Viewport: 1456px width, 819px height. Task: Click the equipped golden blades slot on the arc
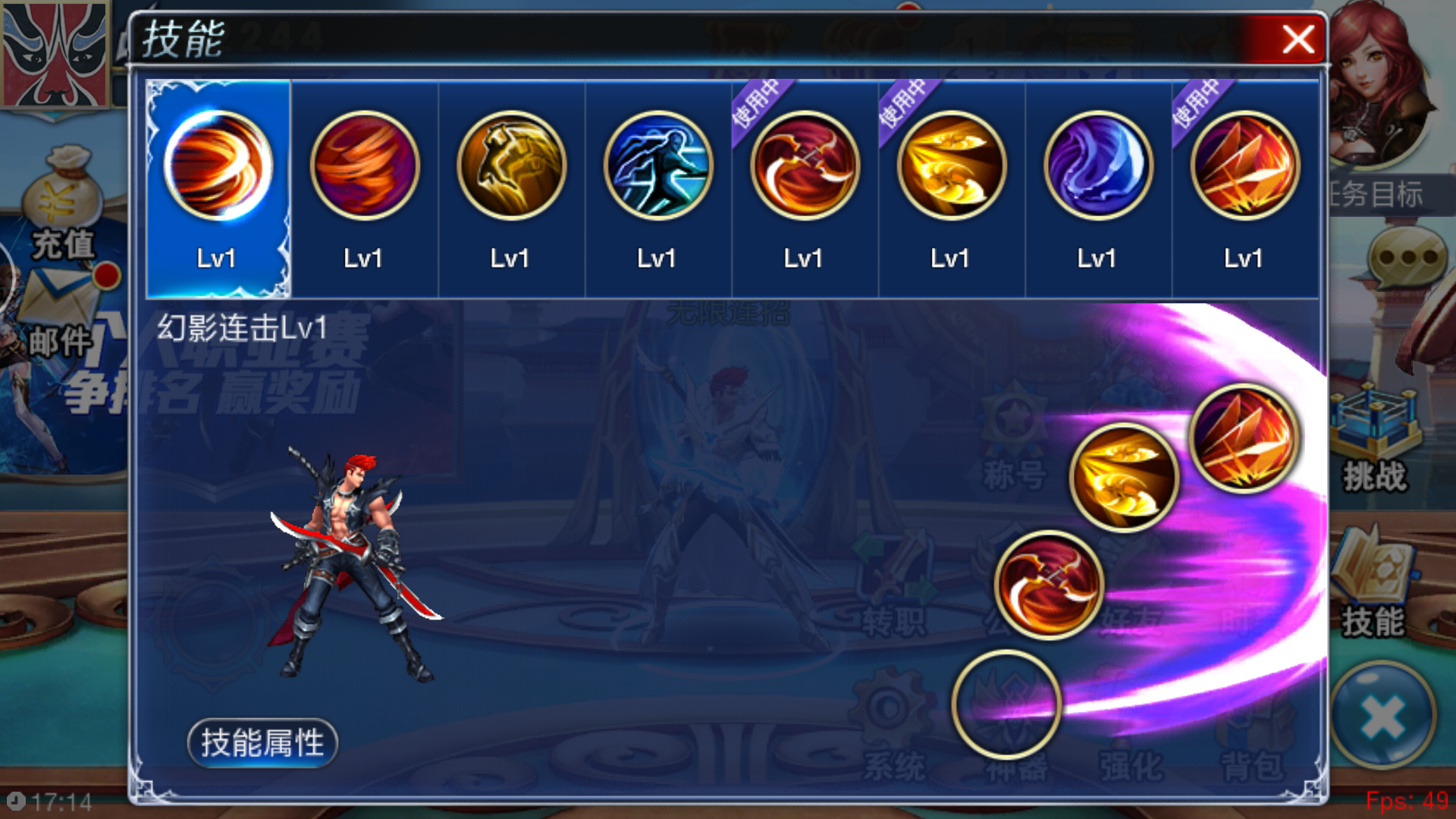pyautogui.click(x=1124, y=477)
